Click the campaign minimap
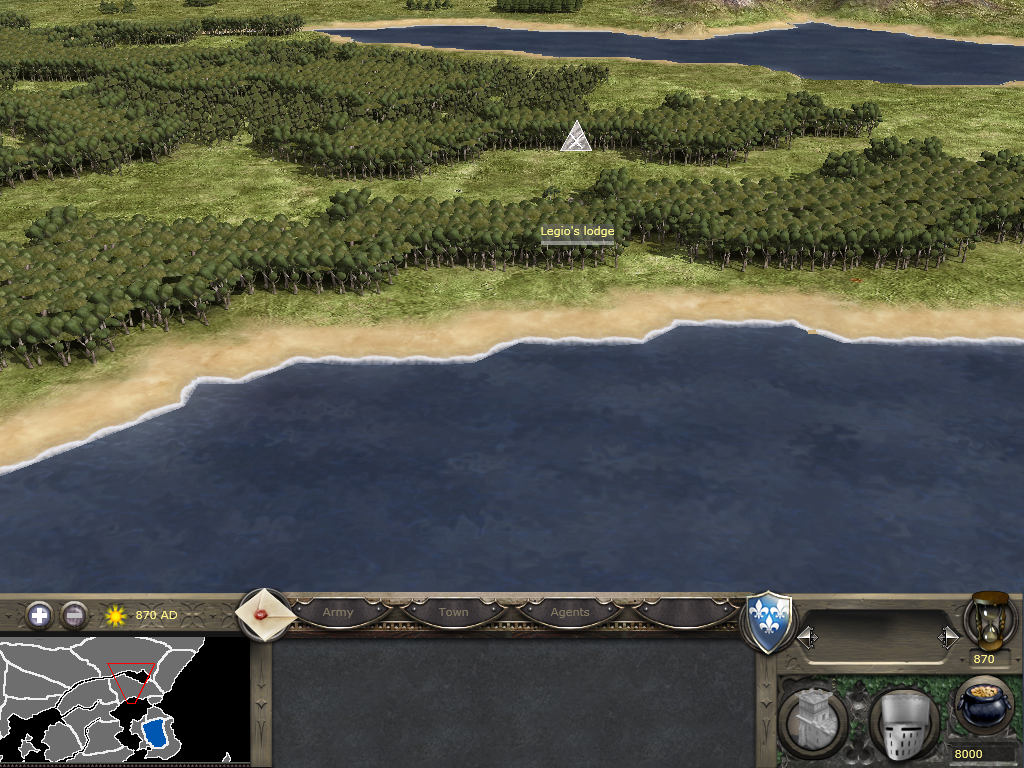The height and width of the screenshot is (768, 1024). tap(124, 701)
